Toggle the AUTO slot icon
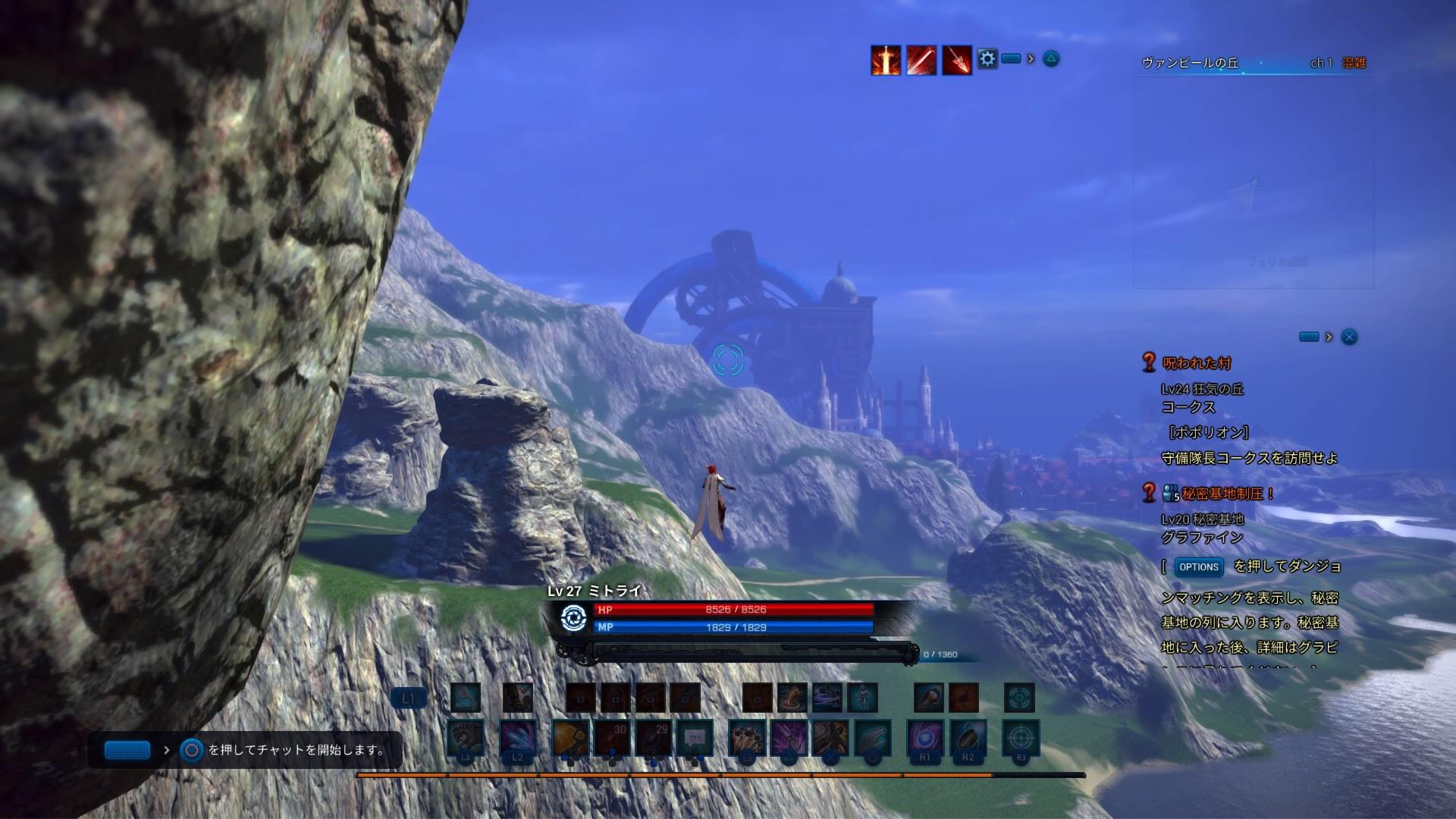This screenshot has height=819, width=1456. tap(465, 698)
